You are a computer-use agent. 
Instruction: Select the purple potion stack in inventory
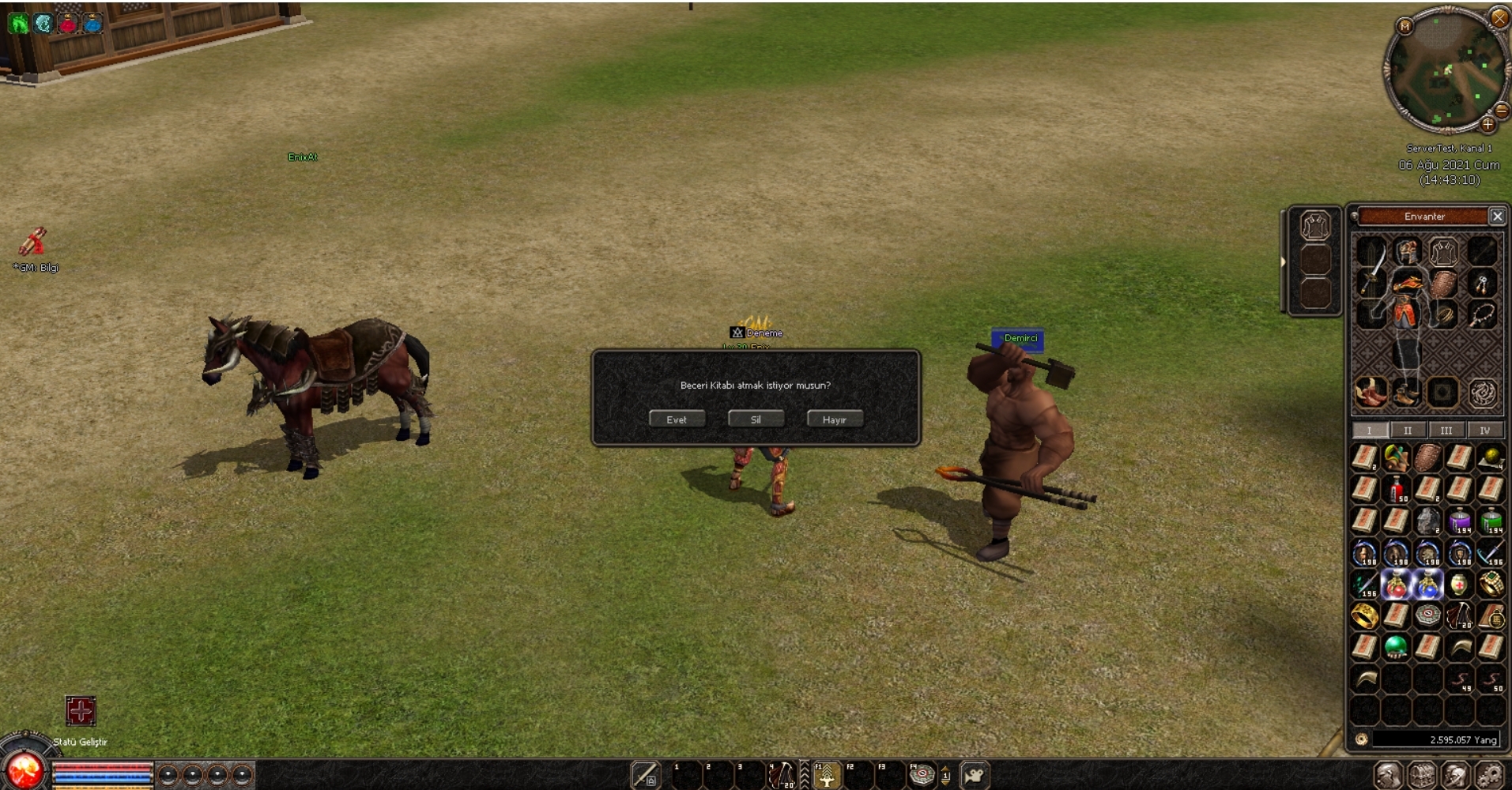pyautogui.click(x=1460, y=521)
